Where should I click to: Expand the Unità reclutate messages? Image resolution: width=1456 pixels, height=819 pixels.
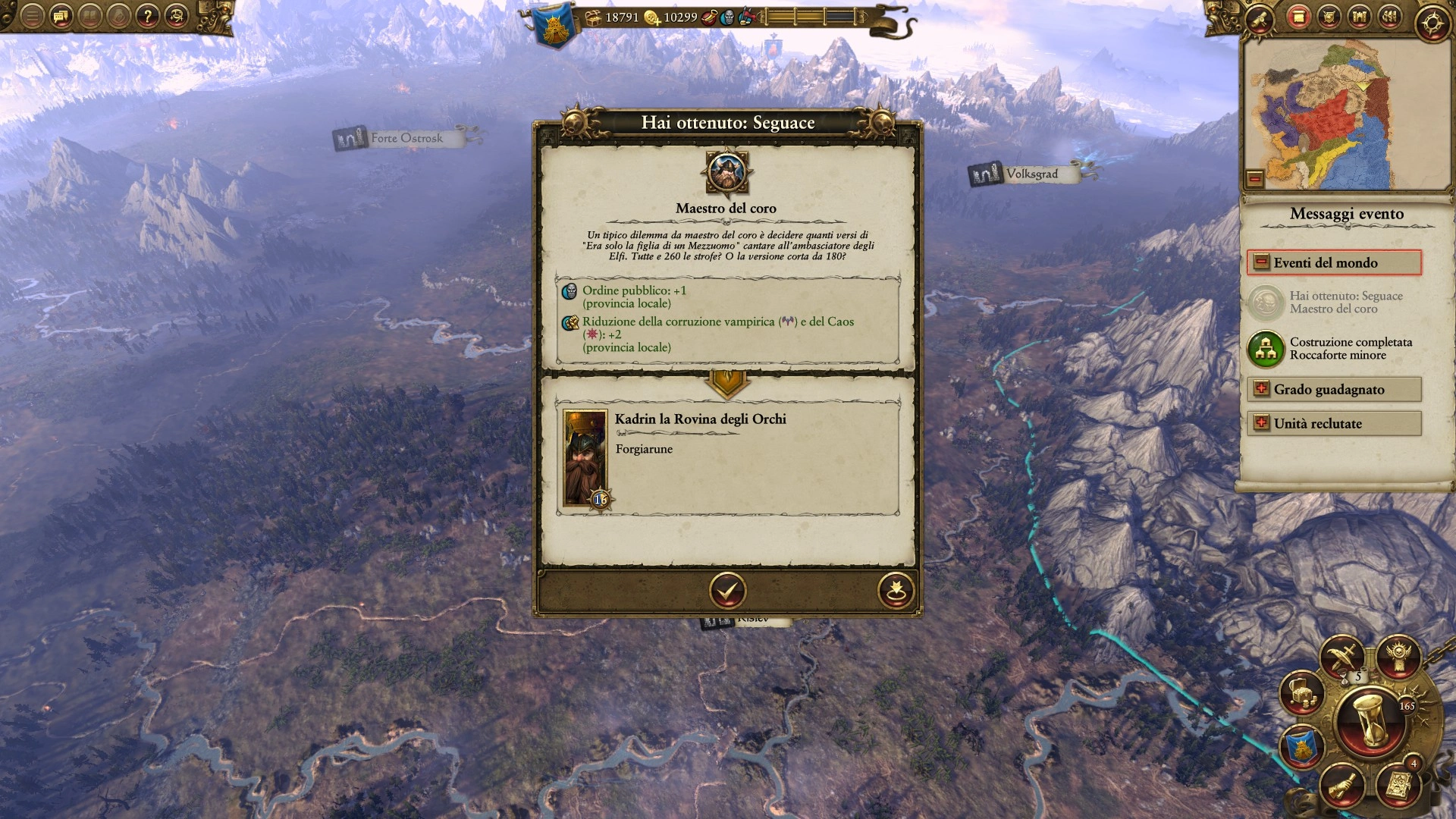[1261, 423]
